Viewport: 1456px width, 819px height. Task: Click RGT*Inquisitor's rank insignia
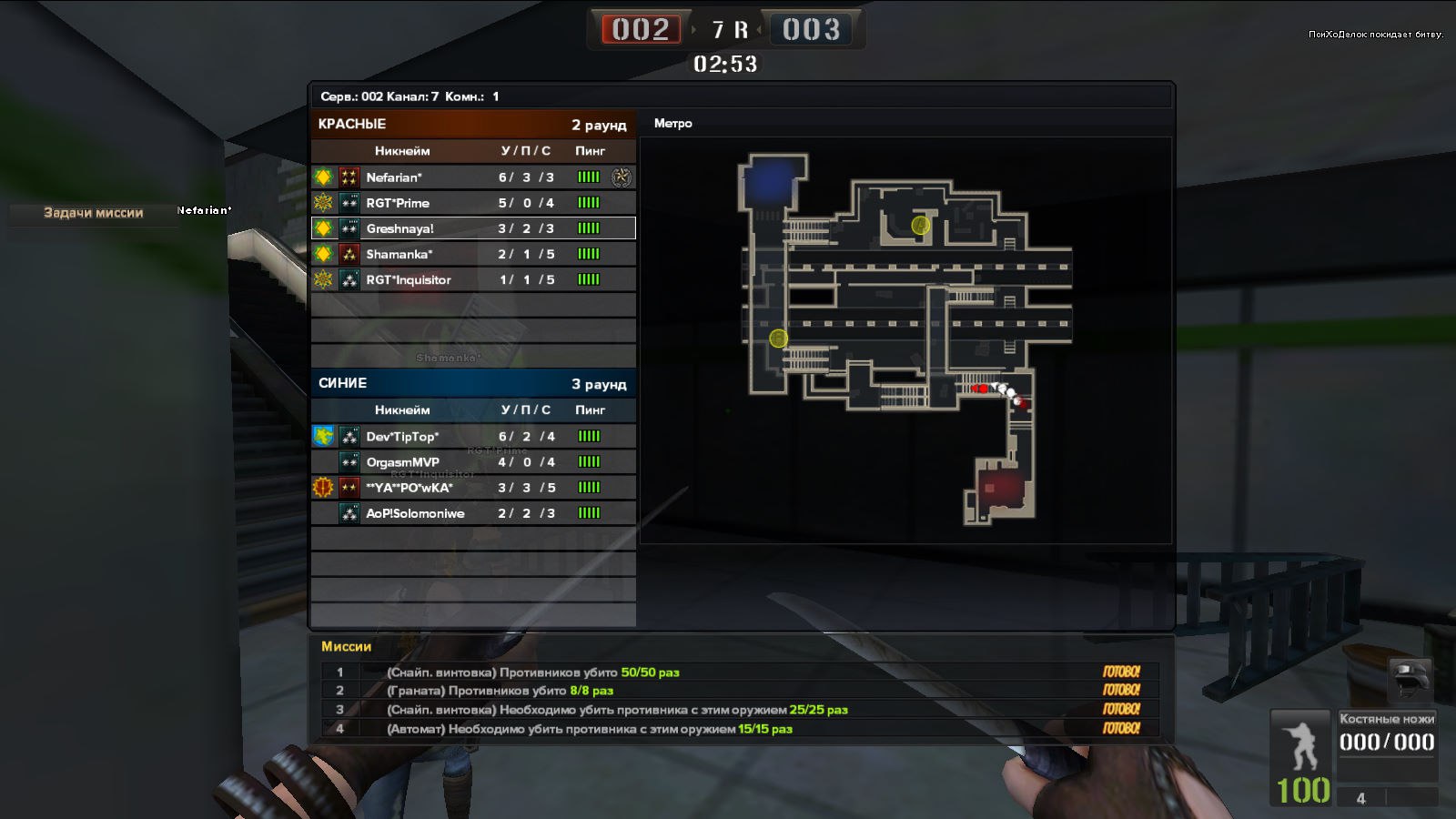(x=349, y=279)
